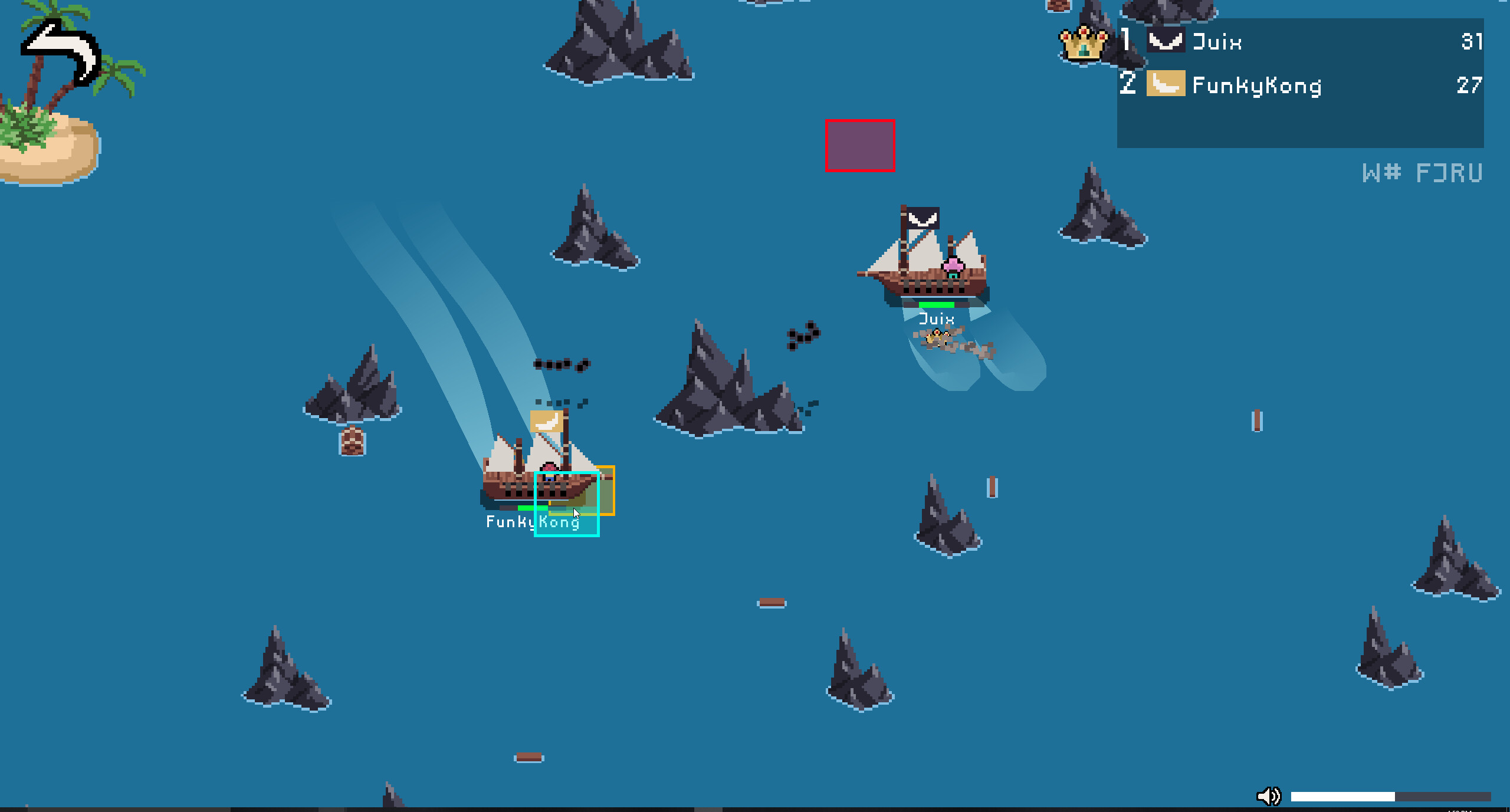Click FunkyKong's banana flag icon
The image size is (1510, 812).
tap(1167, 84)
